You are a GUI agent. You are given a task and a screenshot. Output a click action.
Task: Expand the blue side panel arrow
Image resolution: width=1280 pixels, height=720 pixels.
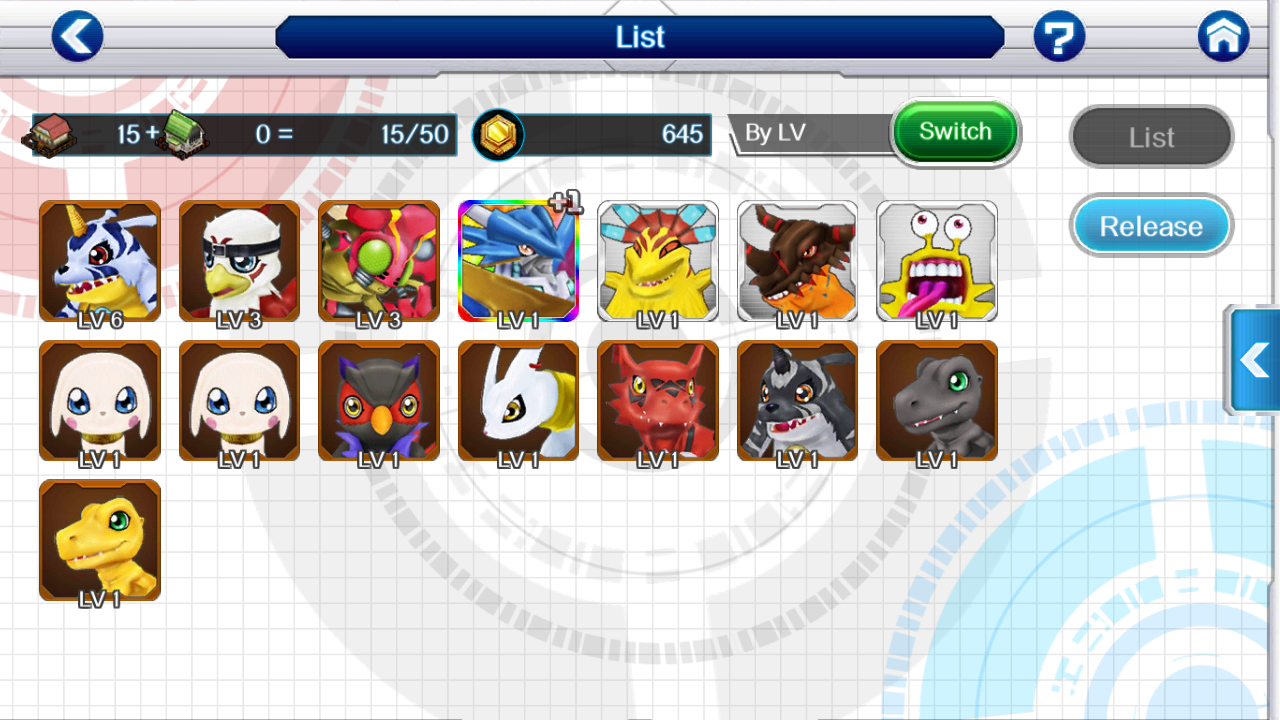(1254, 360)
